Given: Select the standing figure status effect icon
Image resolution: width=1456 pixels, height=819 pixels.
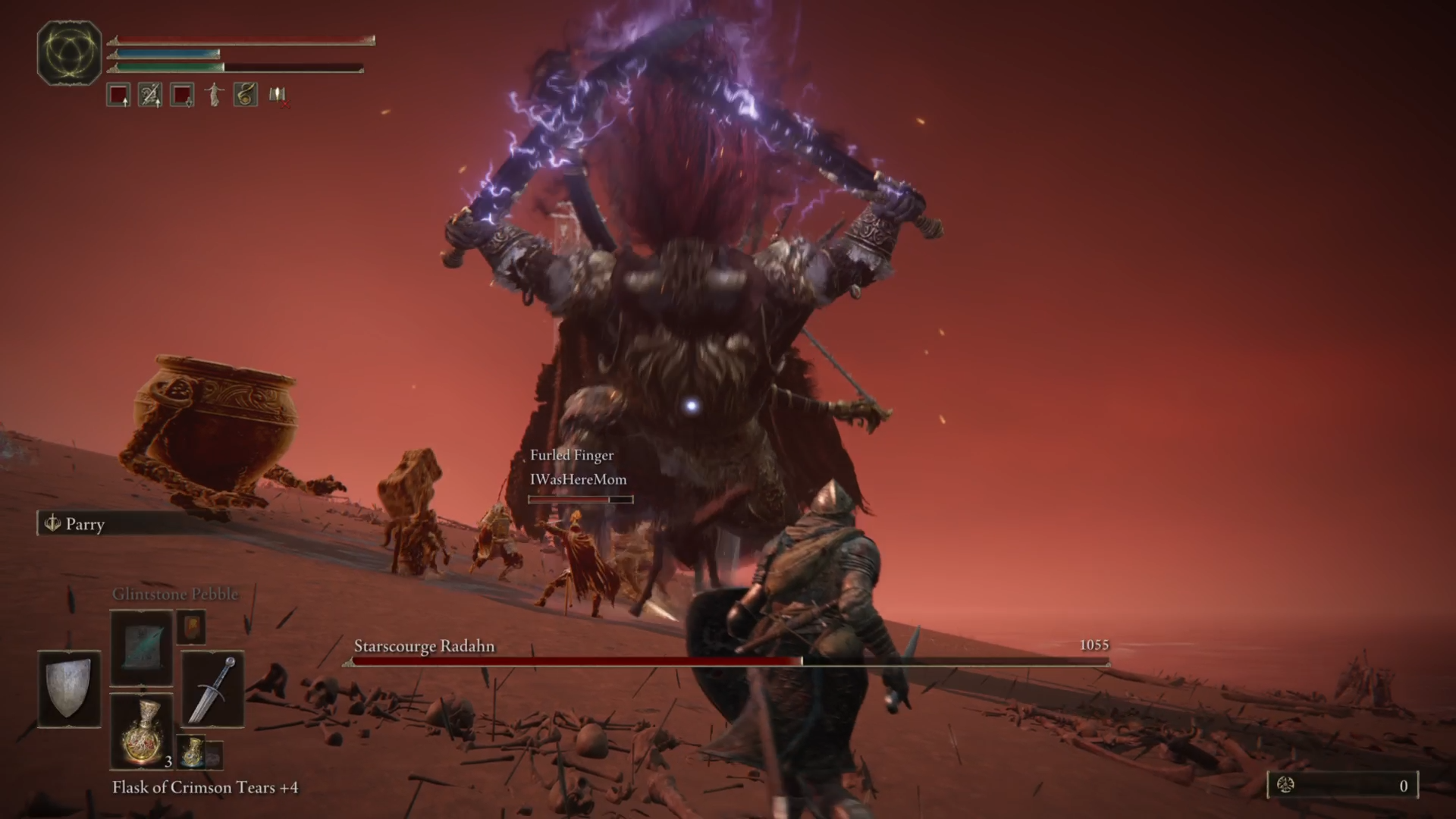Looking at the screenshot, I should coord(213,94).
